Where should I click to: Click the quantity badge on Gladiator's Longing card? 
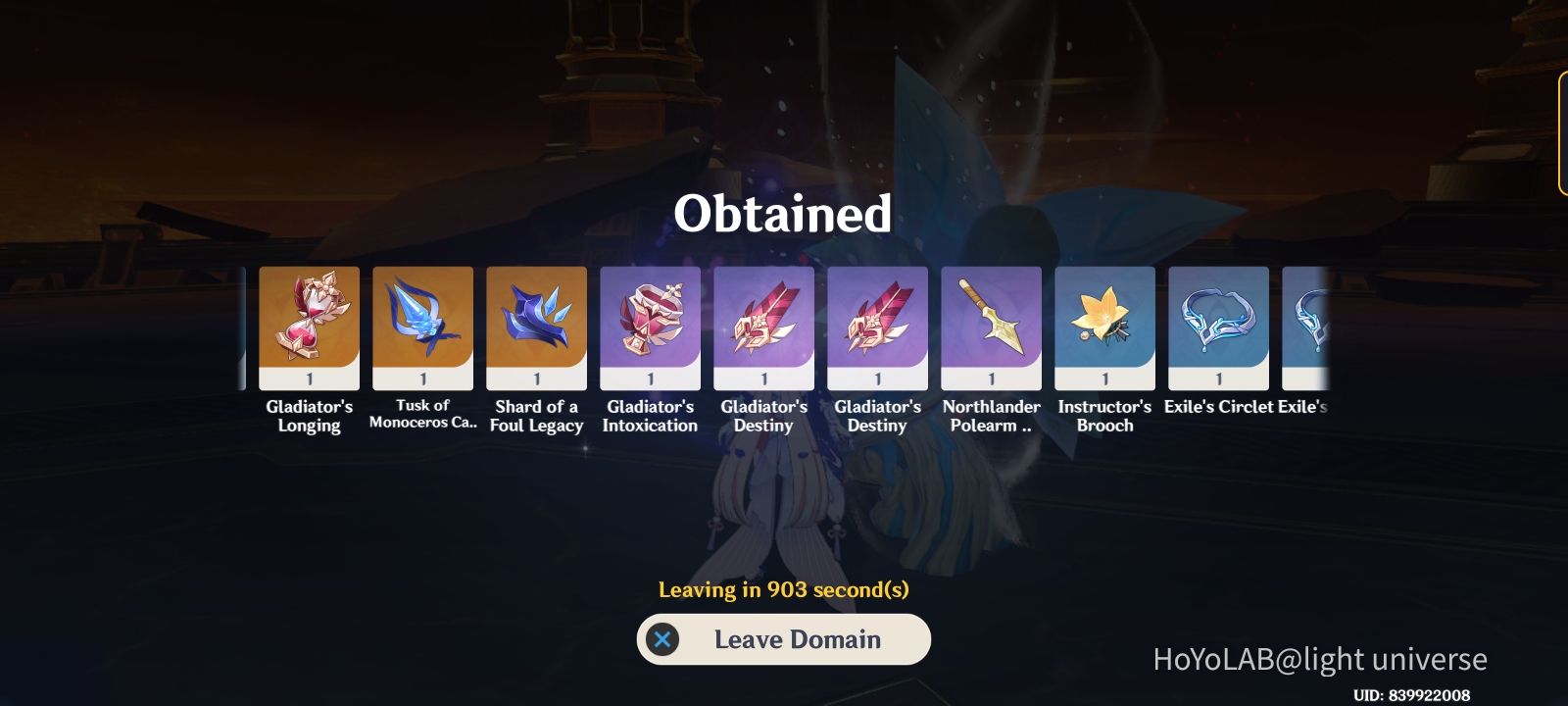point(308,378)
